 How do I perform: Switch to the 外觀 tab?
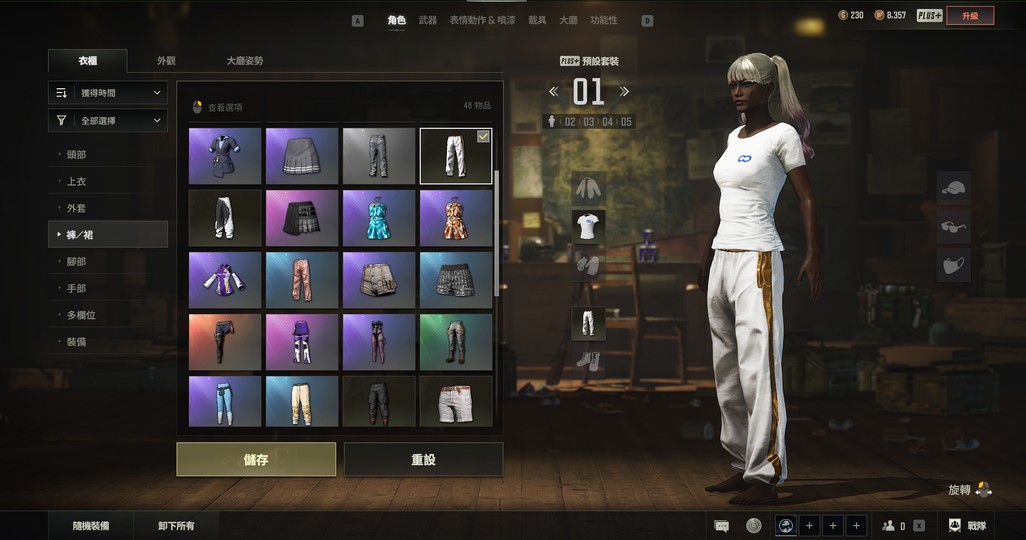[166, 61]
